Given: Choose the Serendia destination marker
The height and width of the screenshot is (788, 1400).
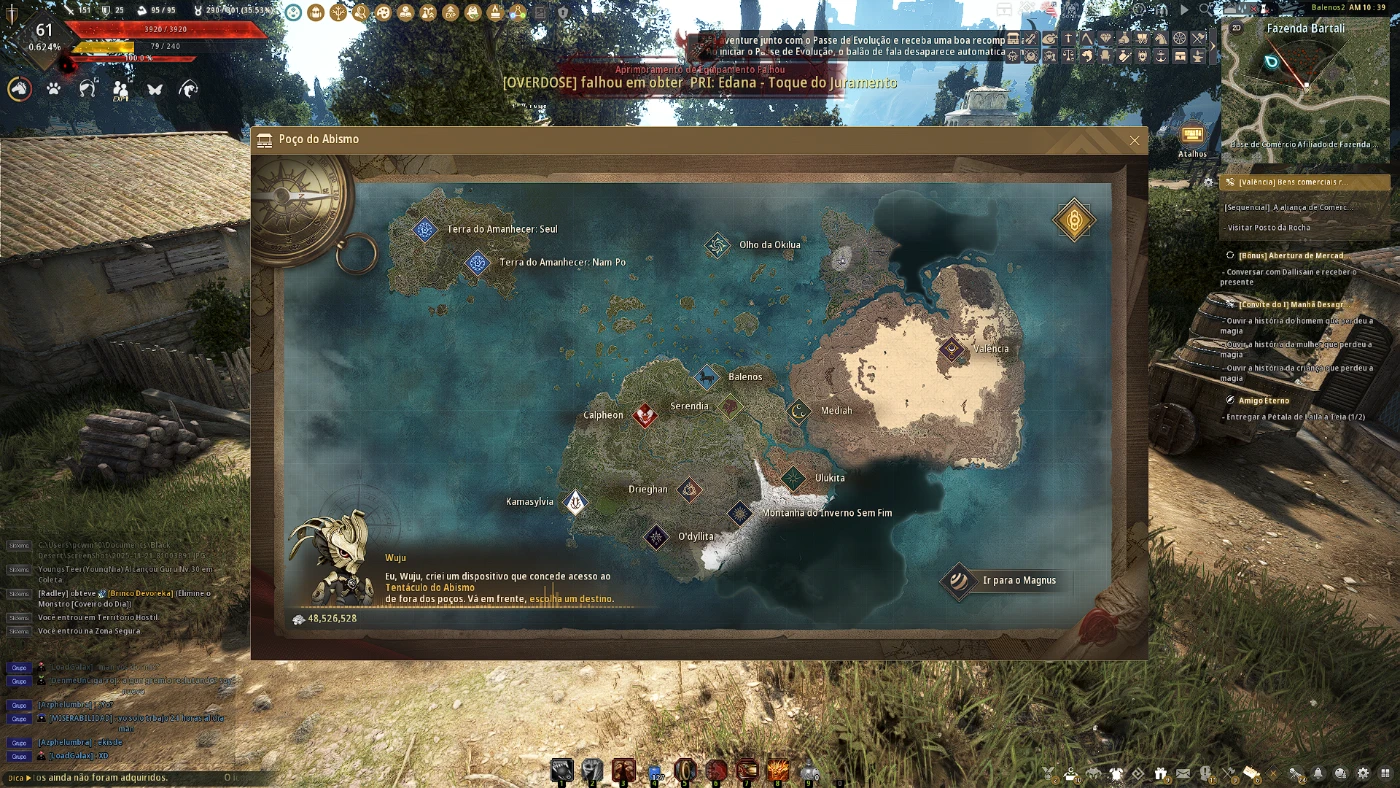Looking at the screenshot, I should click(x=730, y=406).
